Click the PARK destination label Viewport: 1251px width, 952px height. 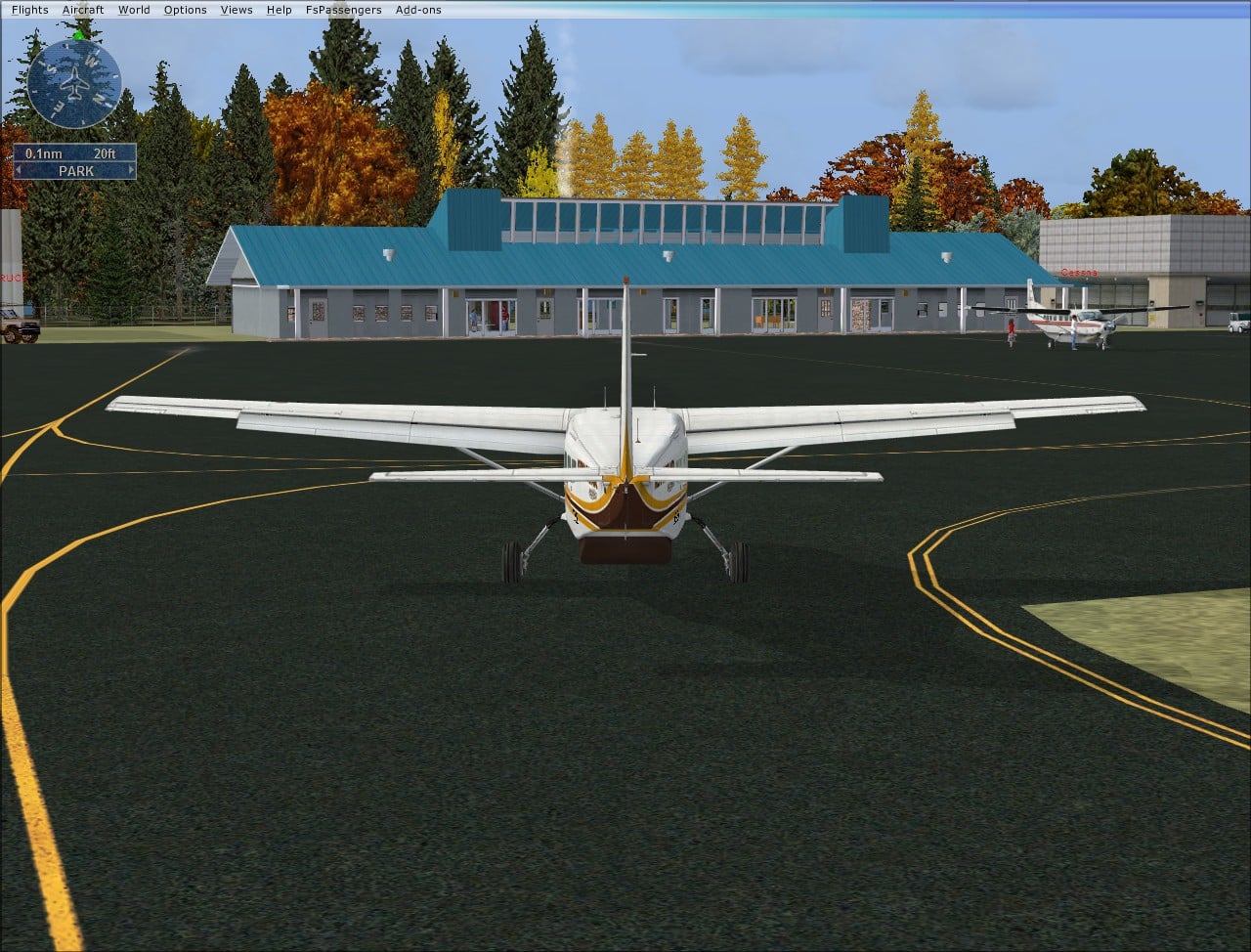click(x=75, y=171)
